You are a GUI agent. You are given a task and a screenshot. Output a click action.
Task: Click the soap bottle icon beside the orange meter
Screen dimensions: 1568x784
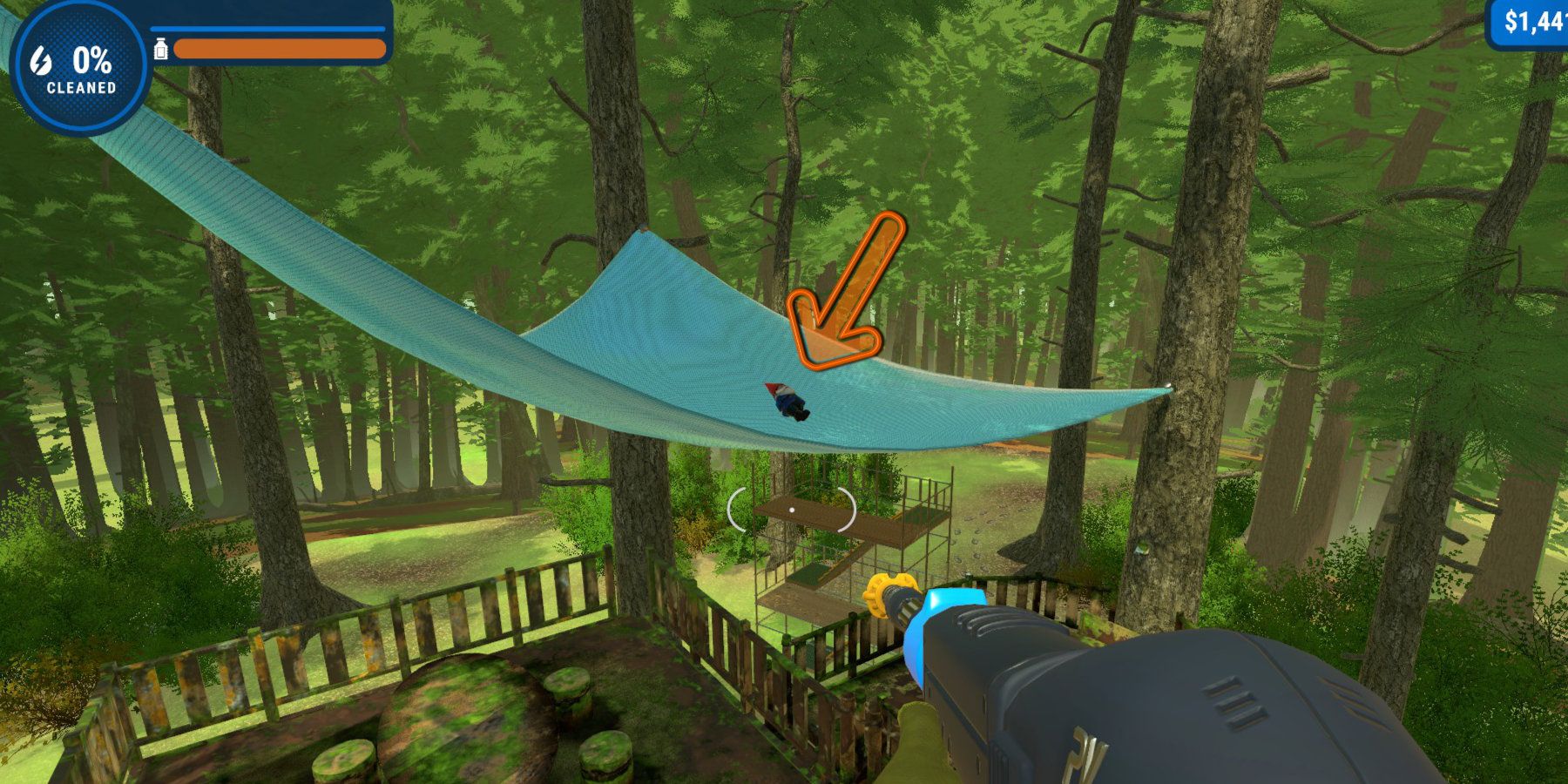pos(162,49)
